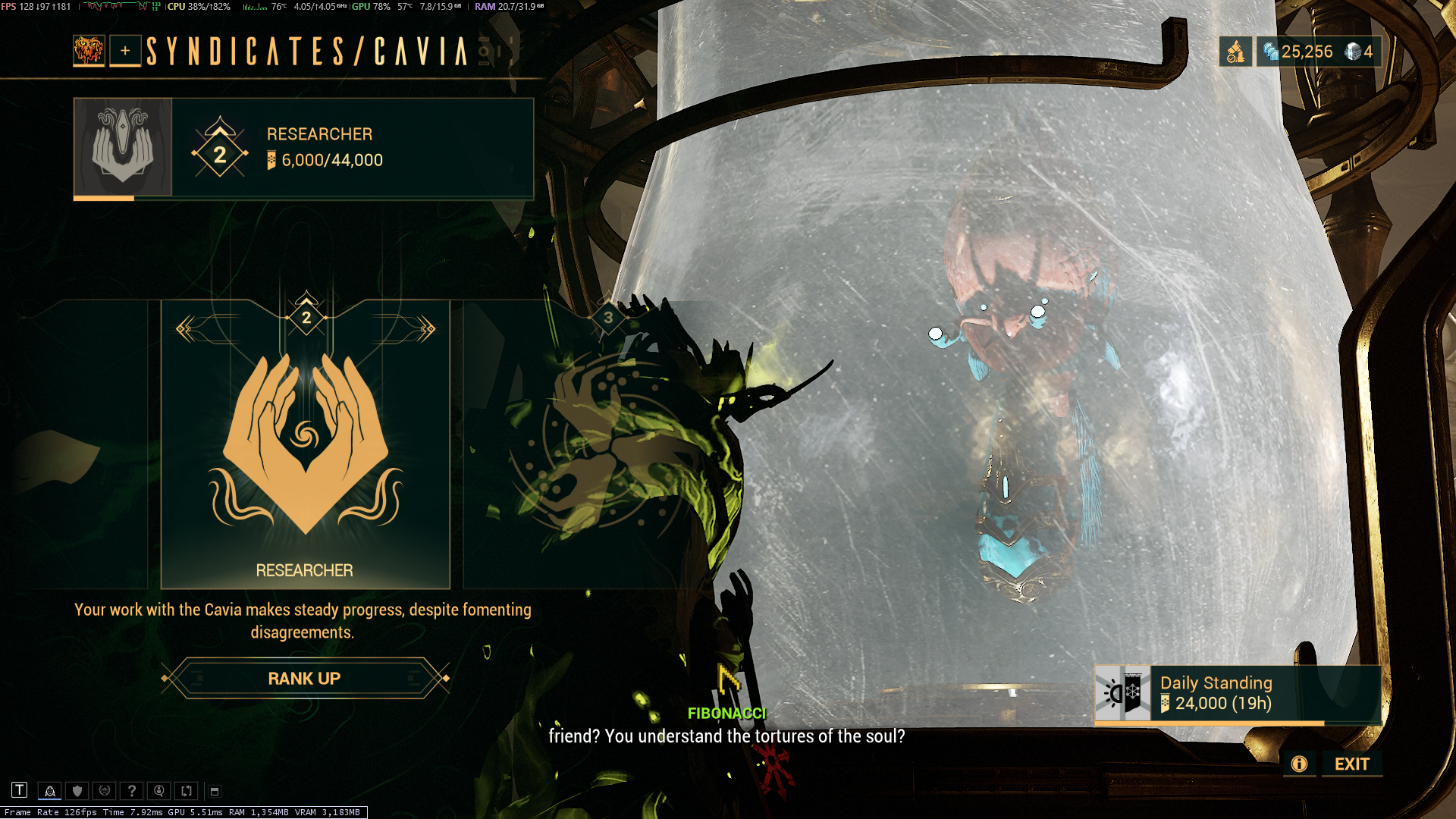Open the chat T button
Screen dimensions: 1456x819
(x=20, y=790)
